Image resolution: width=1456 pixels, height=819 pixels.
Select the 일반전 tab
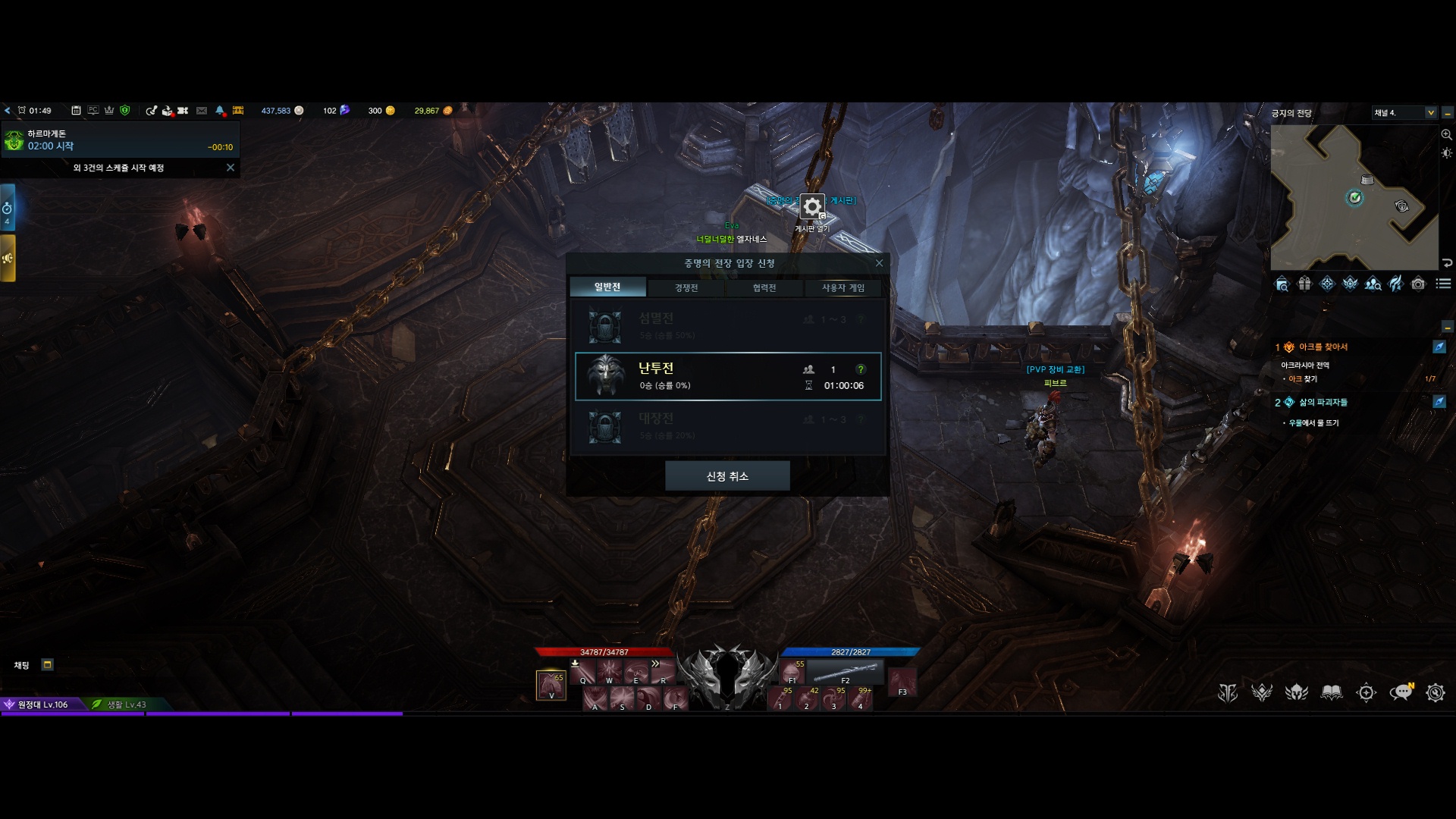click(x=607, y=287)
